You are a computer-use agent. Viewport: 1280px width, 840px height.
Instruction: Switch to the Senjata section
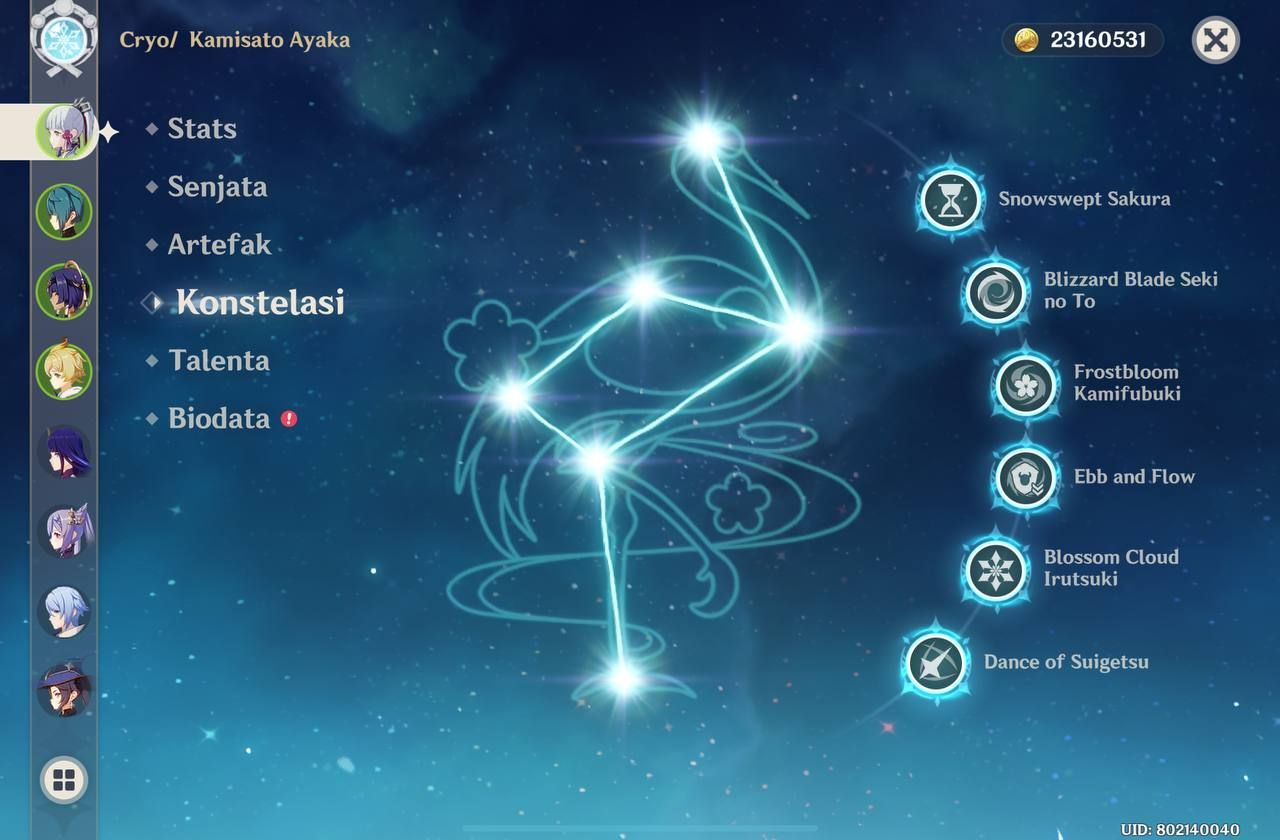click(216, 187)
